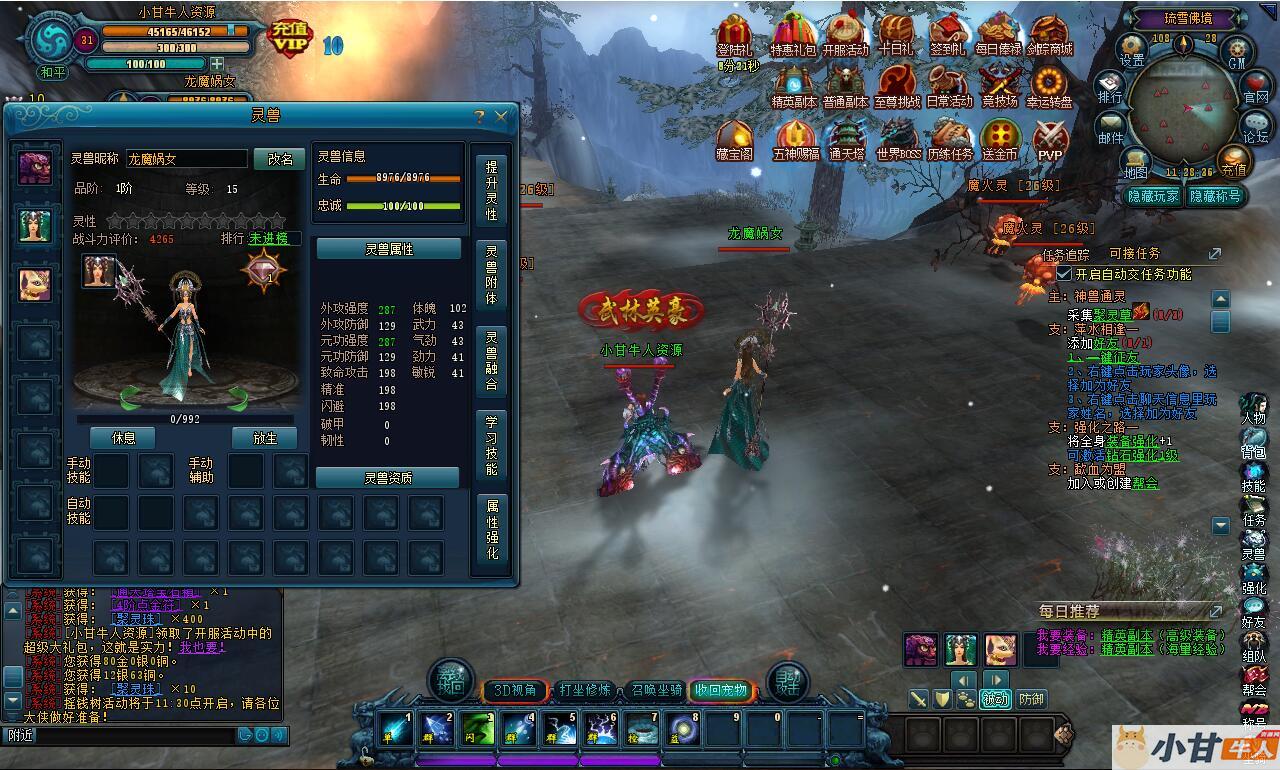Click the 收回宠物 recall pet button
This screenshot has width=1280, height=770.
coord(722,690)
